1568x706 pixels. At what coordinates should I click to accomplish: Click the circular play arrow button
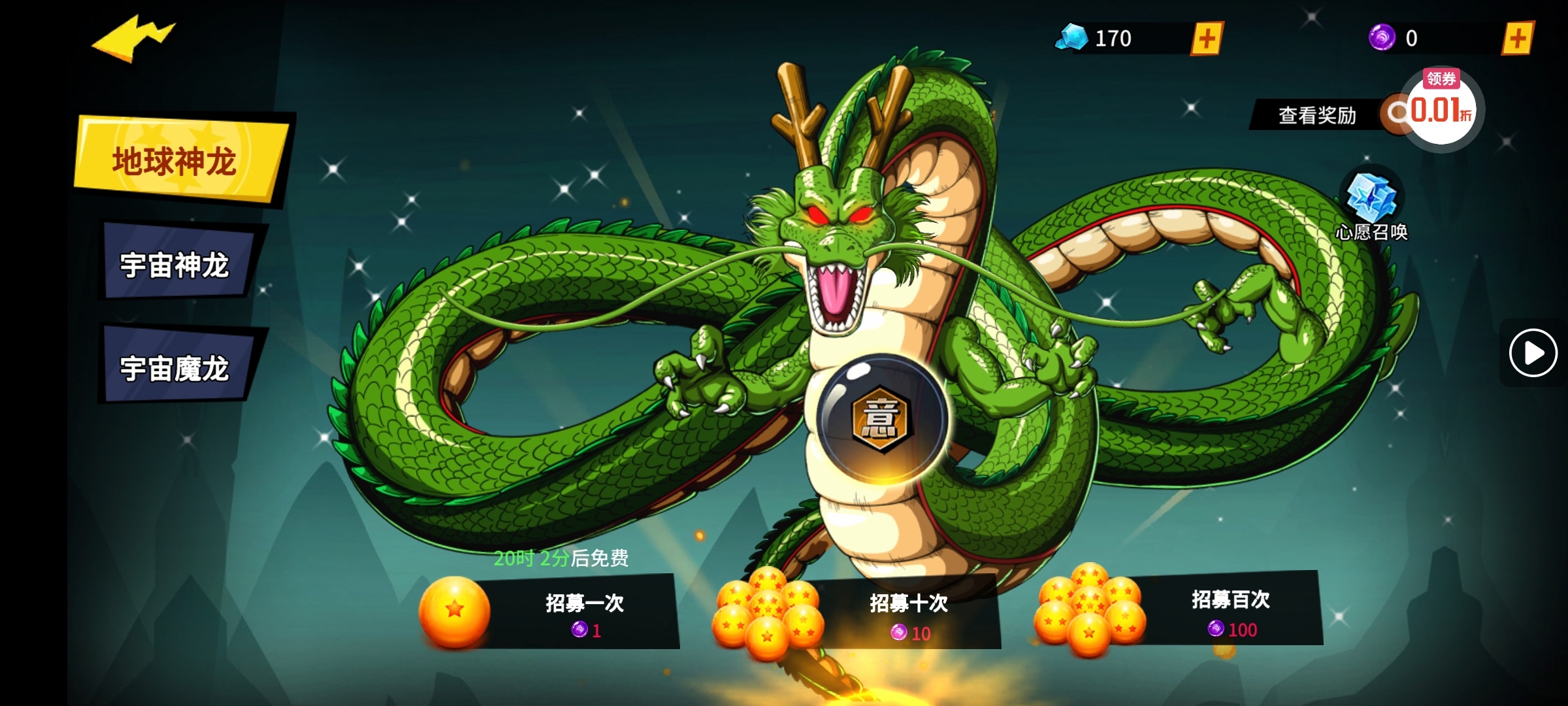coord(1533,353)
